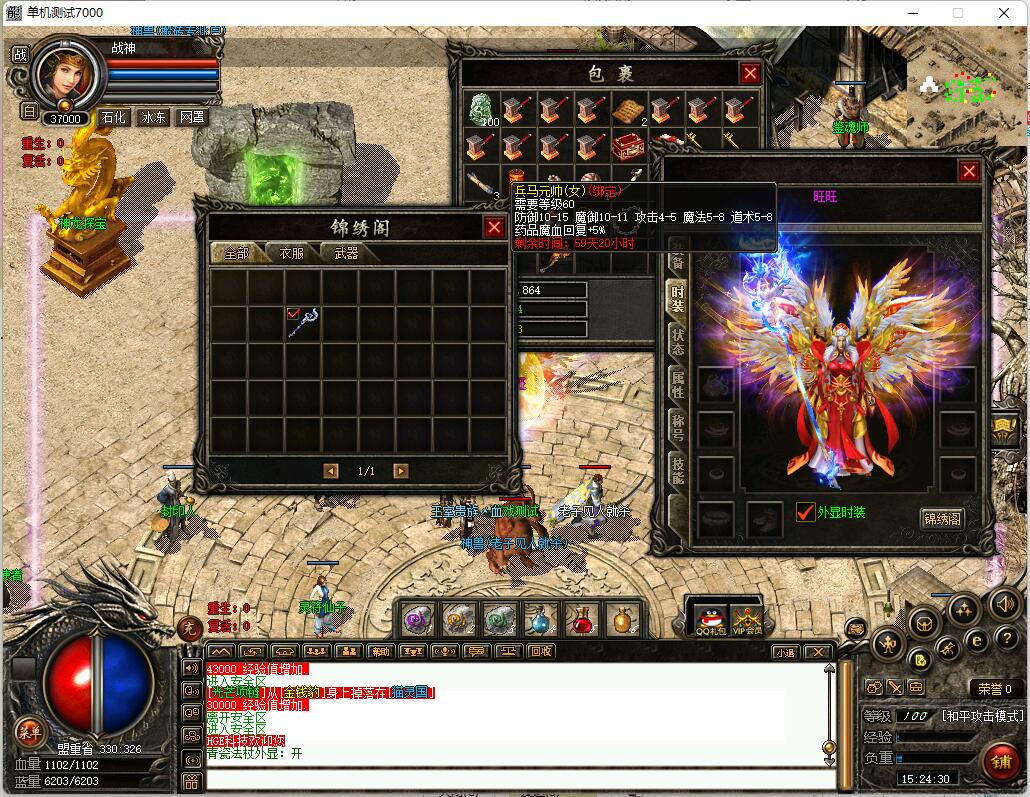Open the 状态 character tab

pos(677,341)
